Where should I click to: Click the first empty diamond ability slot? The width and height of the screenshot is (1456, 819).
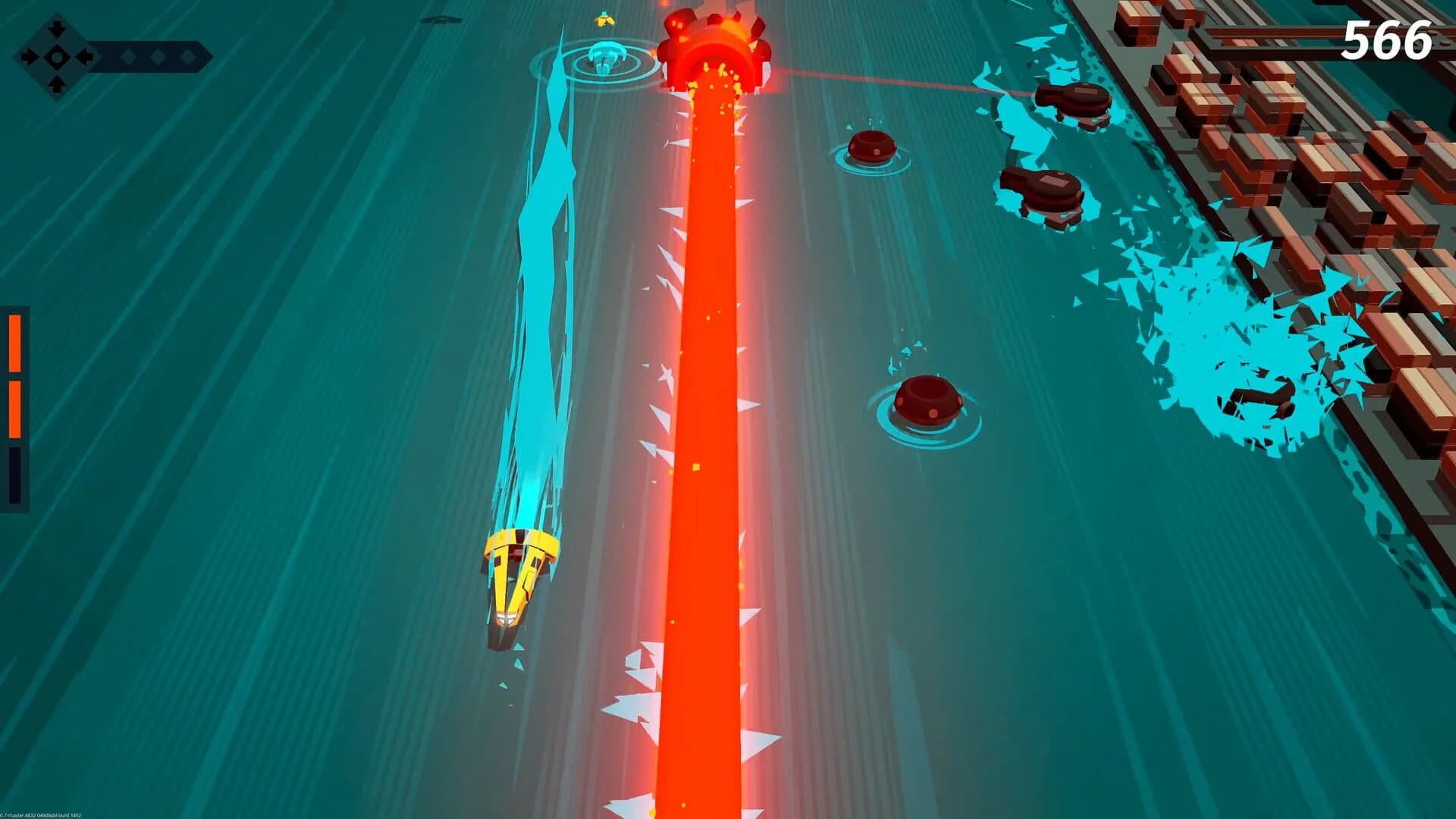pos(127,57)
